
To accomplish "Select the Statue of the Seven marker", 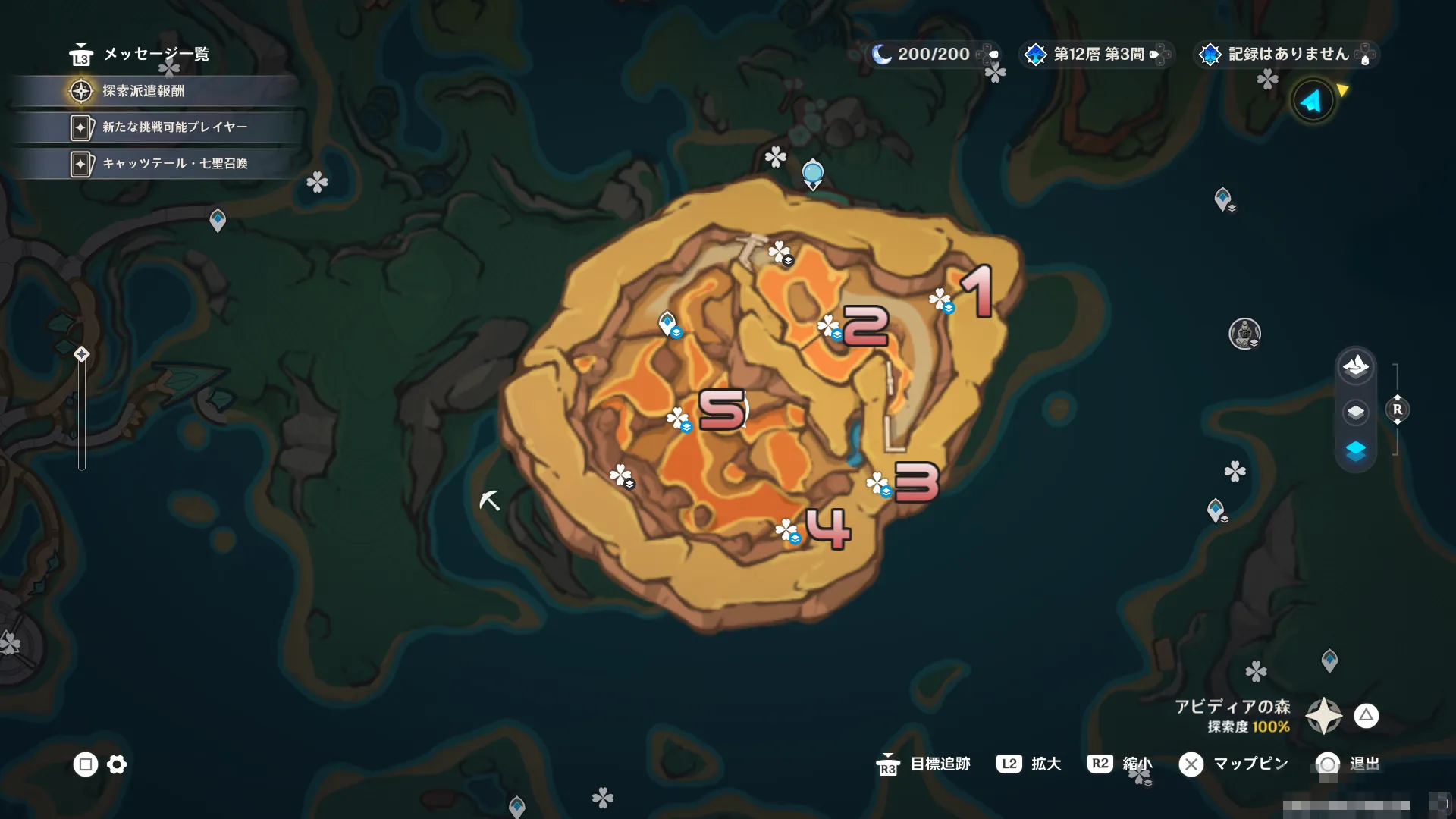I will [x=1244, y=333].
